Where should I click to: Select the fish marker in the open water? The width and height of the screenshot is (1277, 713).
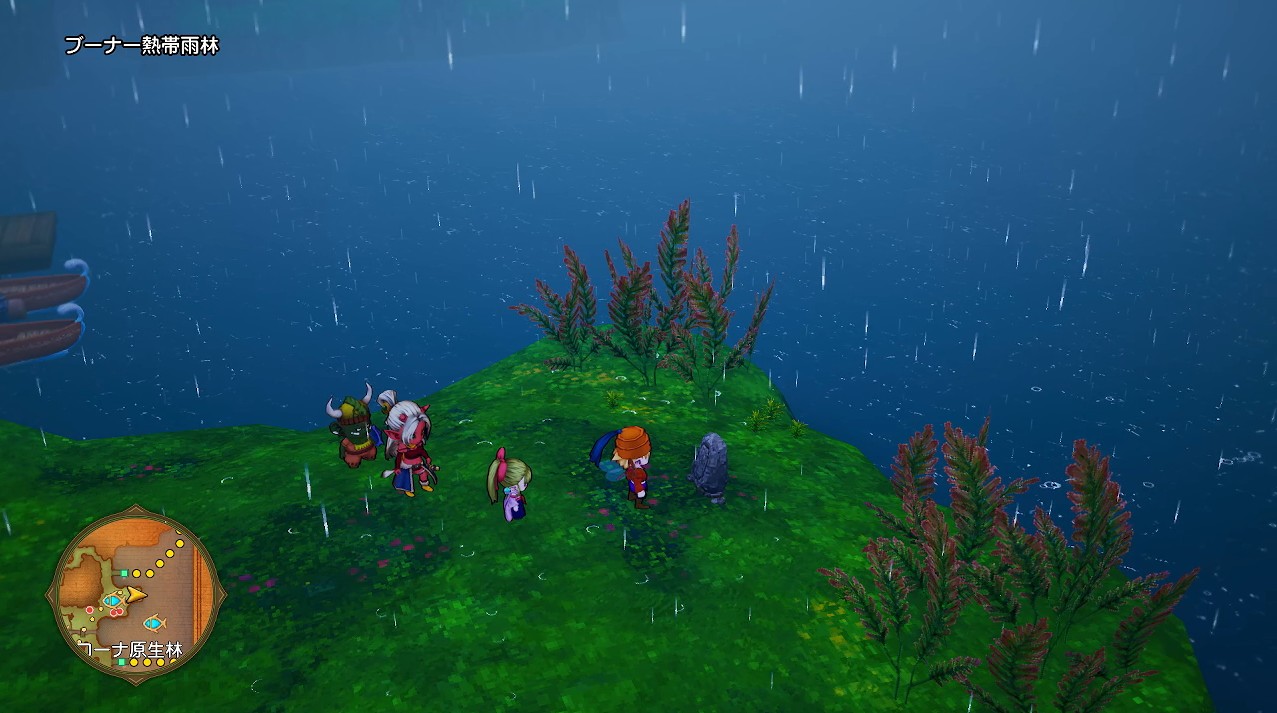coord(152,622)
